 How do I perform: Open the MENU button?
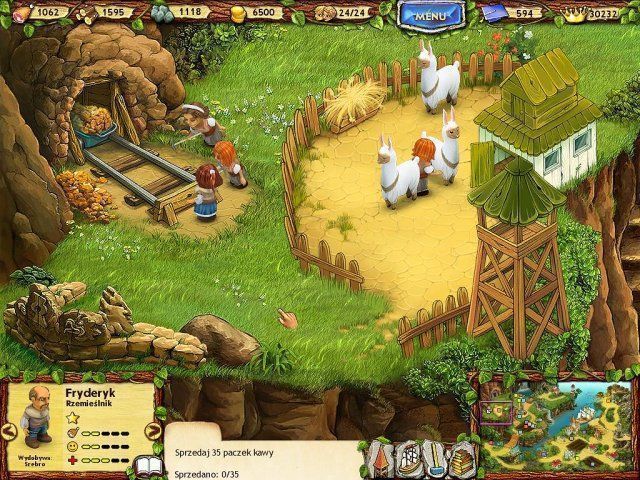coord(430,15)
